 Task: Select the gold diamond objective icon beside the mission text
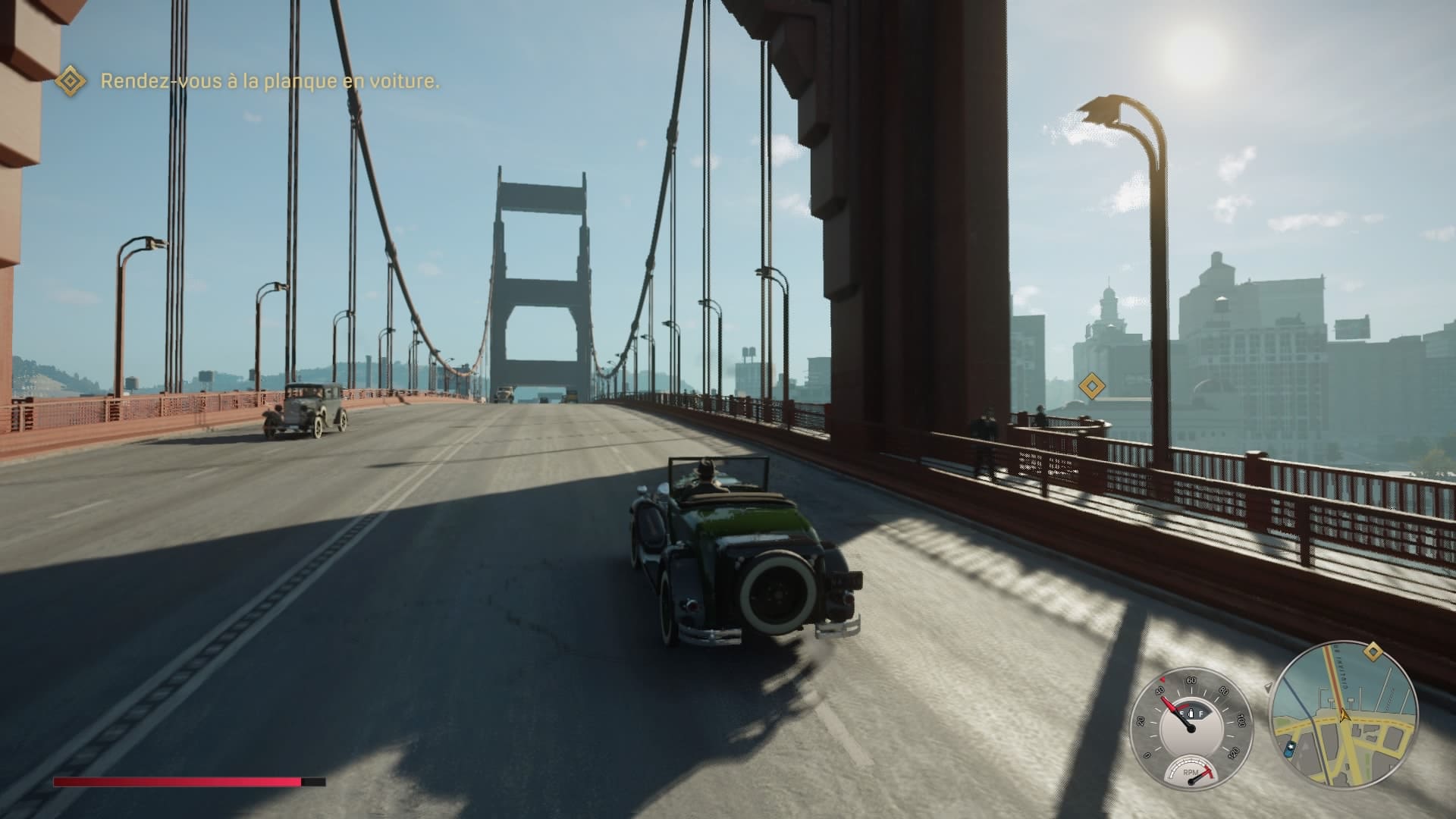click(x=71, y=80)
